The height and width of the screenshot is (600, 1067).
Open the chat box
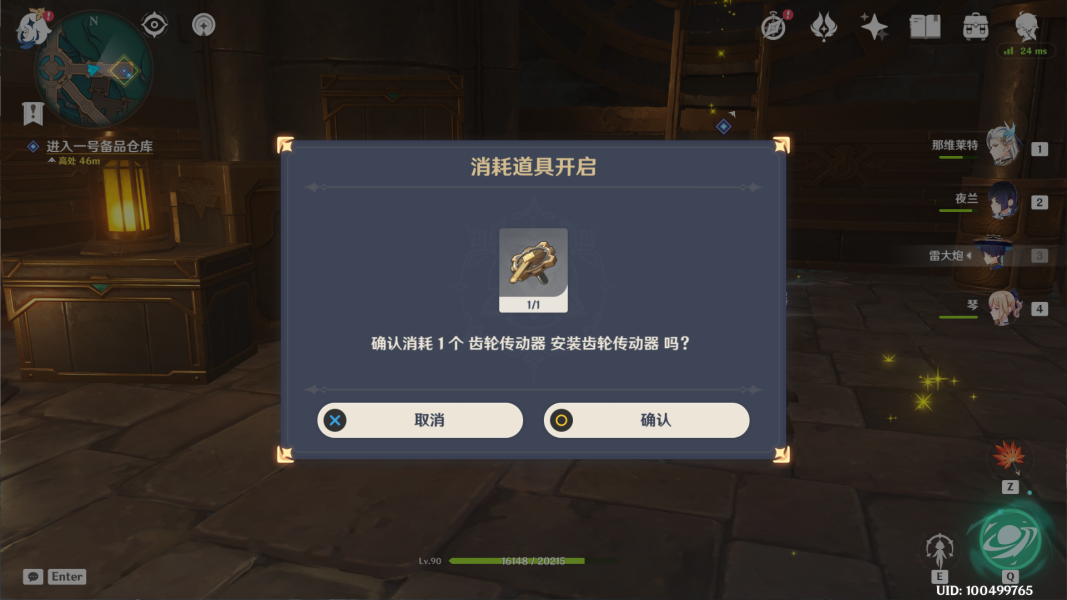click(34, 577)
